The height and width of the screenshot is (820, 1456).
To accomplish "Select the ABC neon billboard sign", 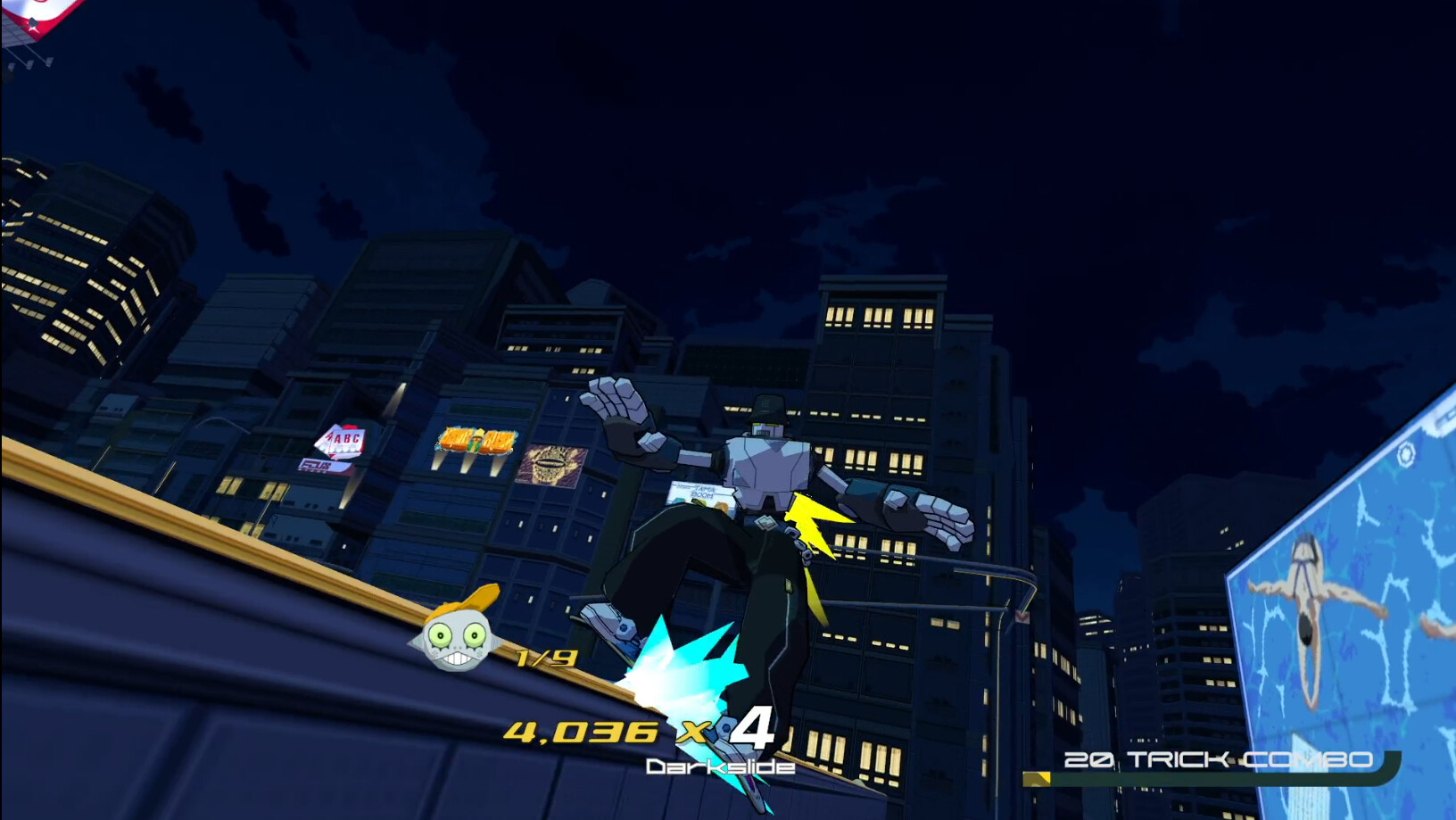I will coord(345,437).
